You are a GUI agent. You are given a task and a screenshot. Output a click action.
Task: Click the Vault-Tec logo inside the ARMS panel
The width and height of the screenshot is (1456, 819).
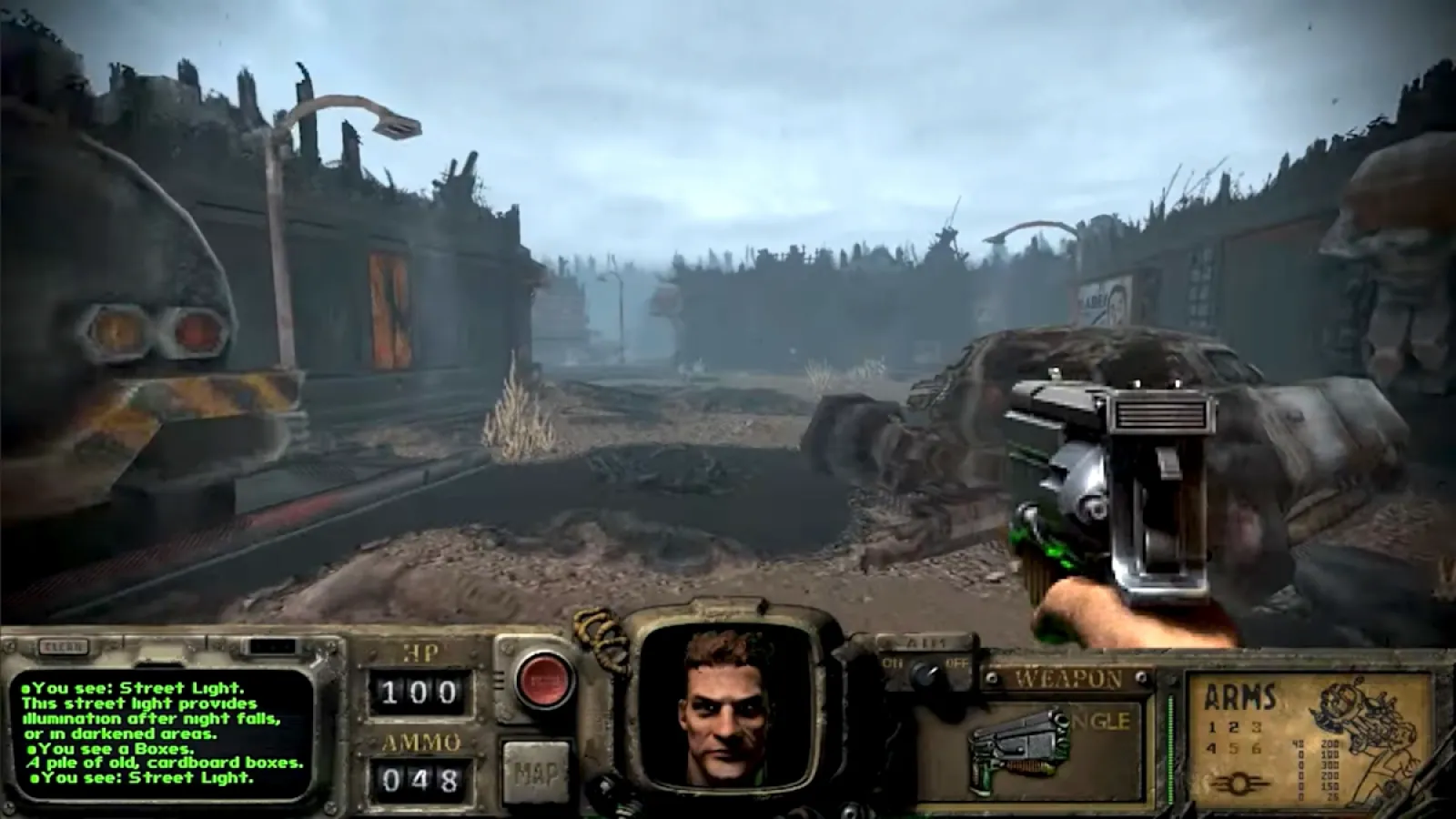(x=1238, y=781)
